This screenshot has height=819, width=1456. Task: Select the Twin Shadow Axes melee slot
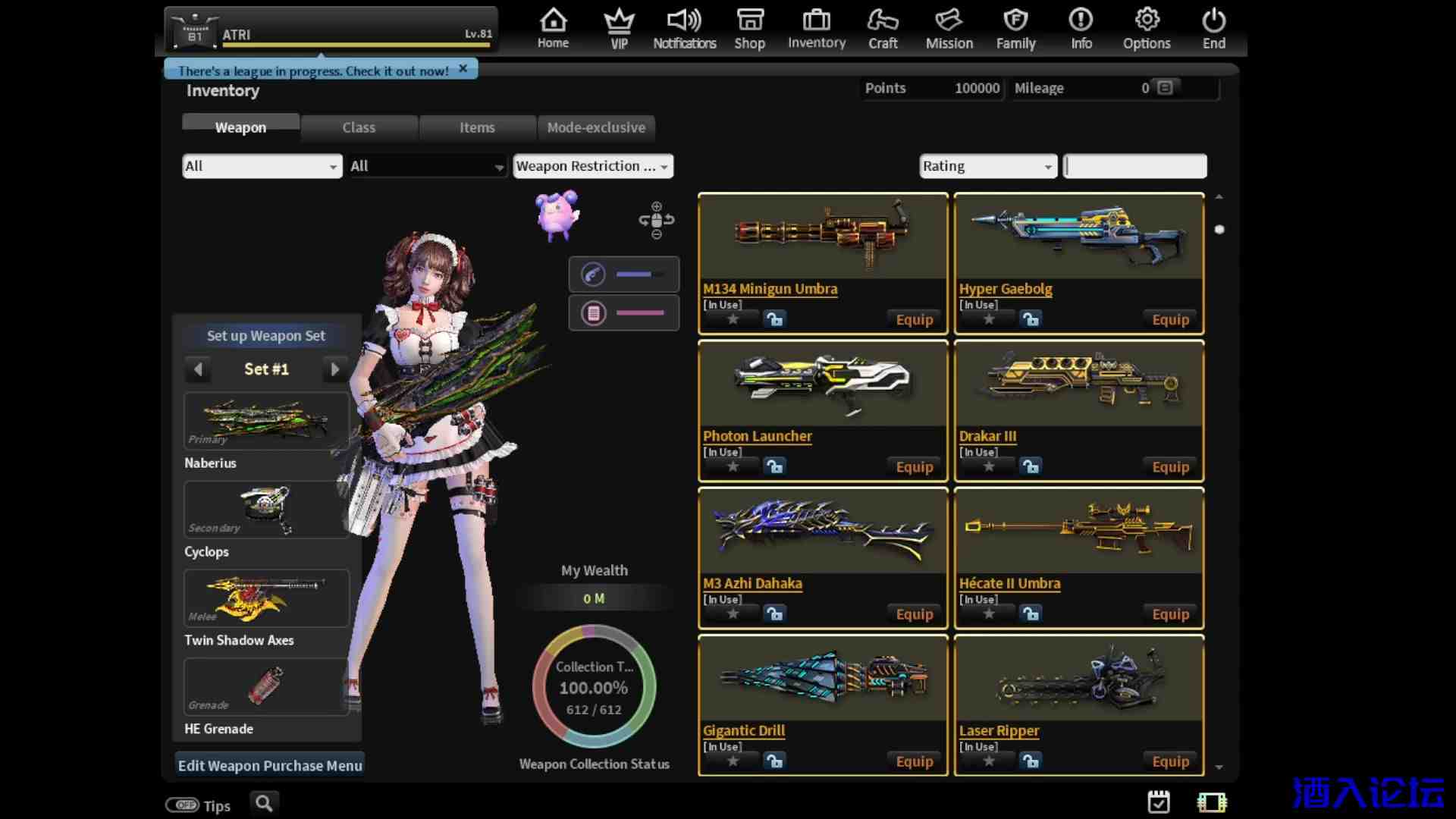pyautogui.click(x=266, y=598)
